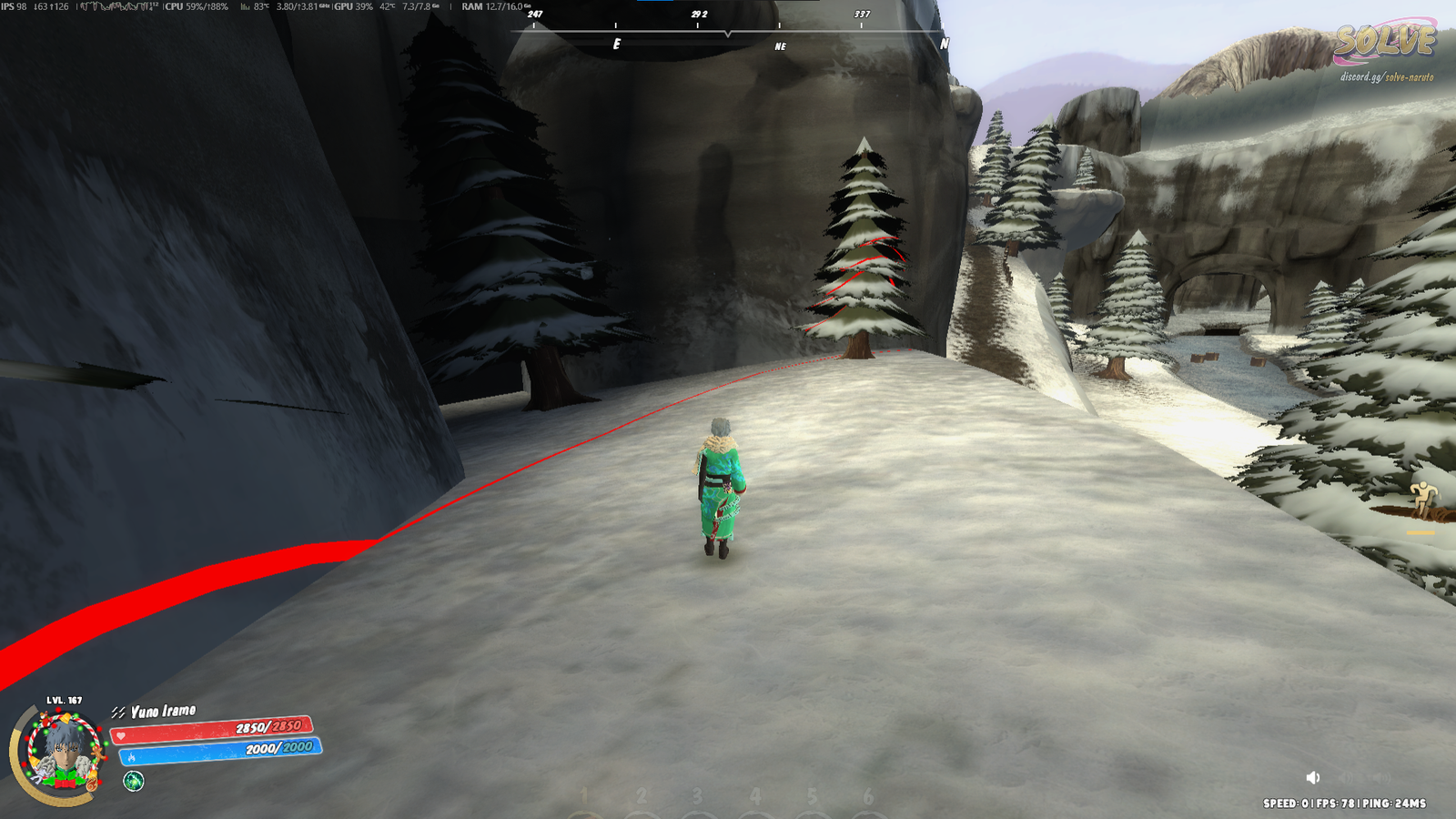Image resolution: width=1456 pixels, height=819 pixels.
Task: Toggle the white speaker sound icon
Action: (1312, 777)
